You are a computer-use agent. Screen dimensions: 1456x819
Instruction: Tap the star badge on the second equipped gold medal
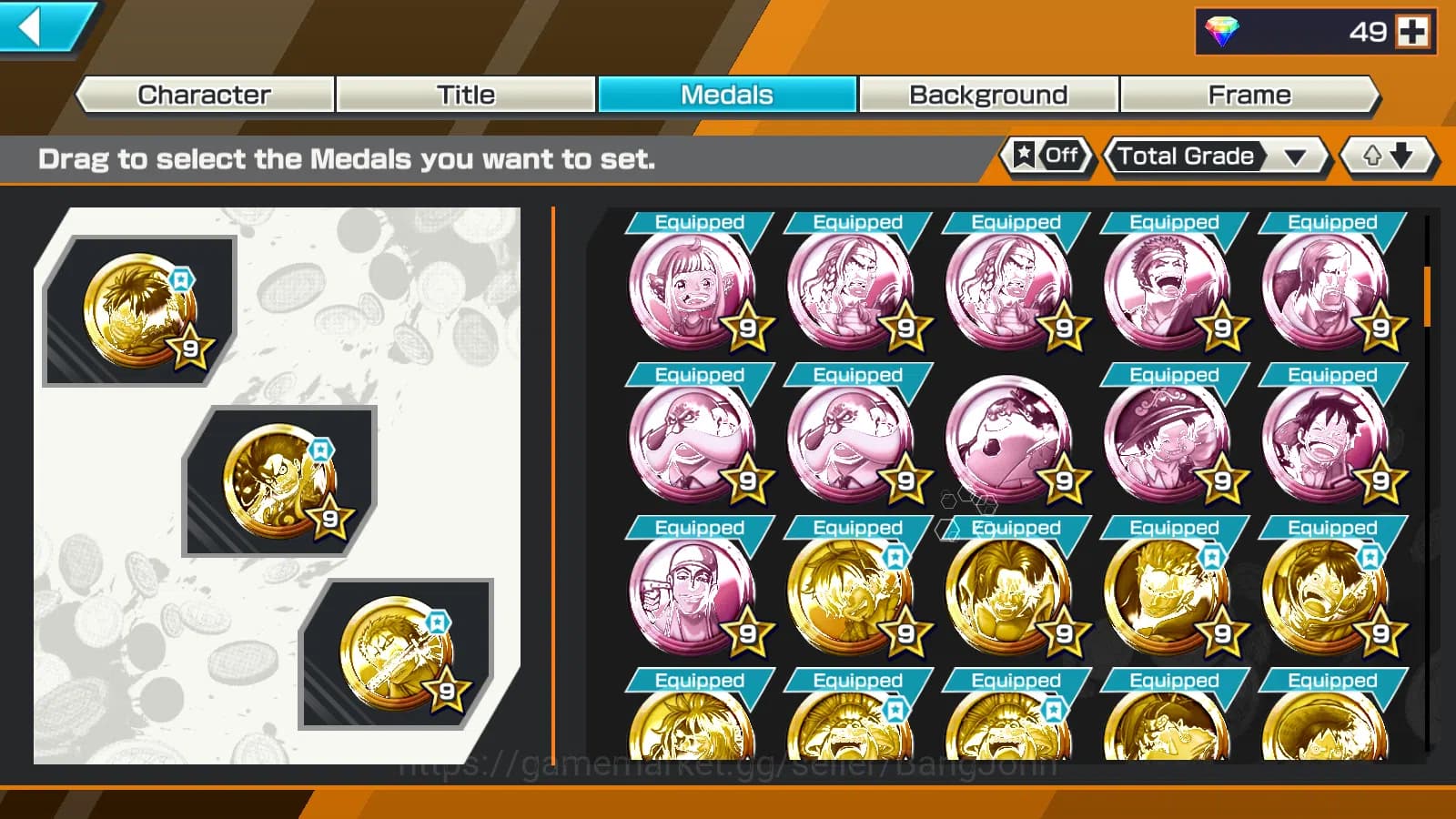330,520
